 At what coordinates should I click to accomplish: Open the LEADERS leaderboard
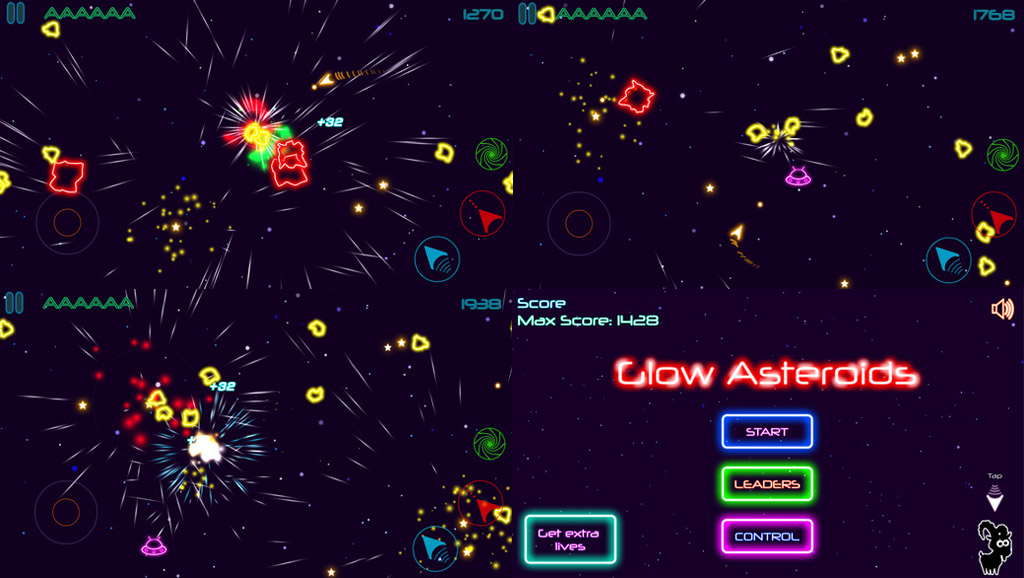[767, 484]
